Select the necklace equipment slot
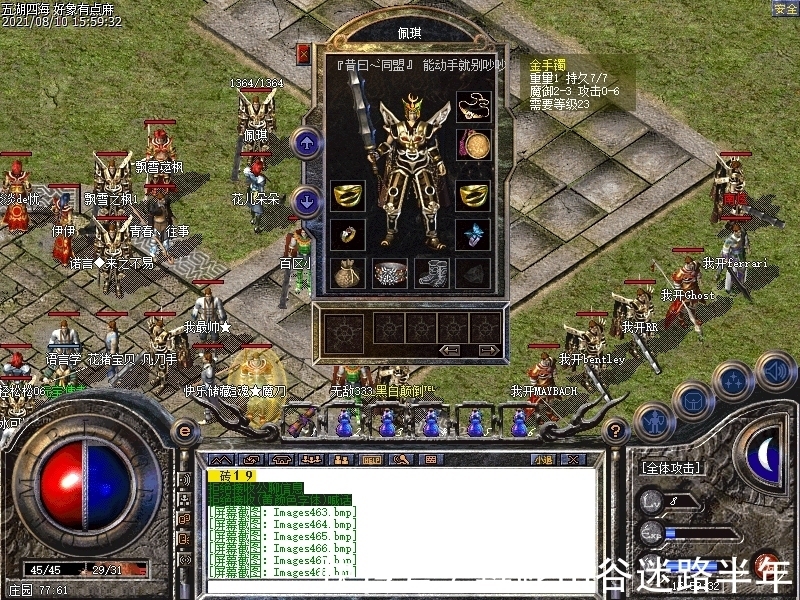This screenshot has height=600, width=800. point(472,106)
